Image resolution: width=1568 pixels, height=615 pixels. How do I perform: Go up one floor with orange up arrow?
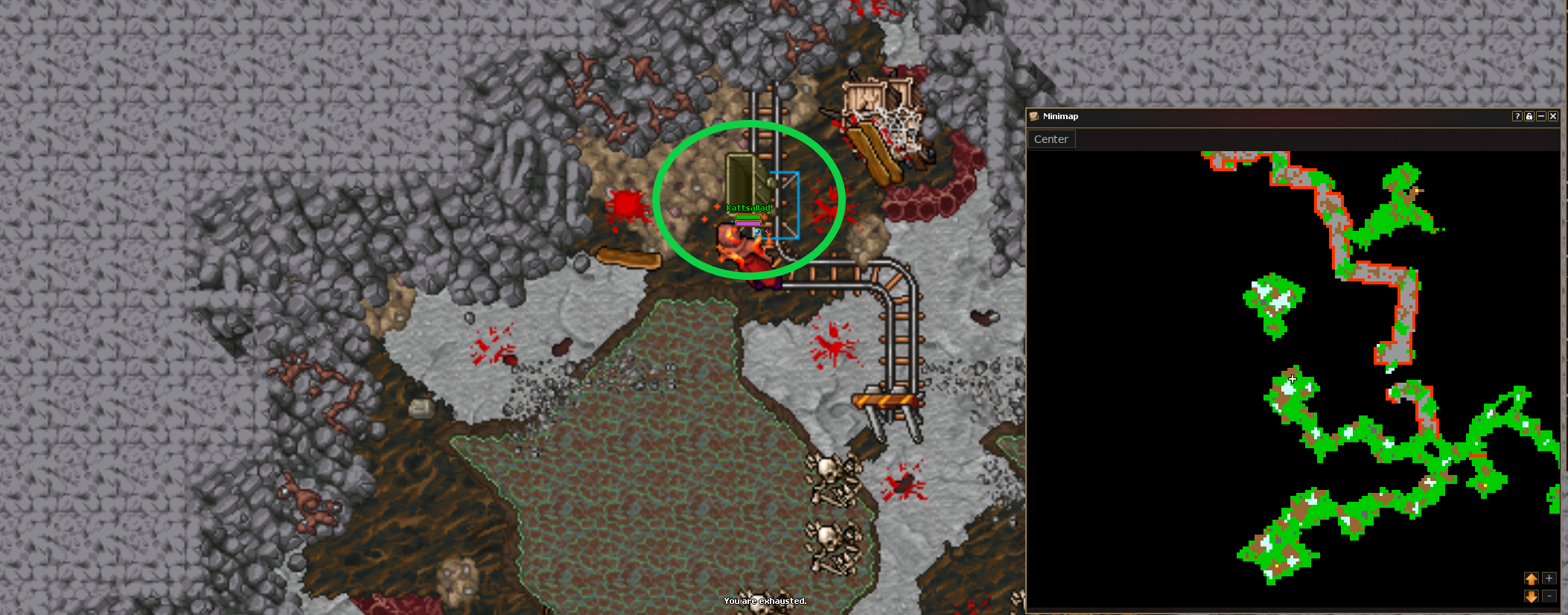point(1531,579)
